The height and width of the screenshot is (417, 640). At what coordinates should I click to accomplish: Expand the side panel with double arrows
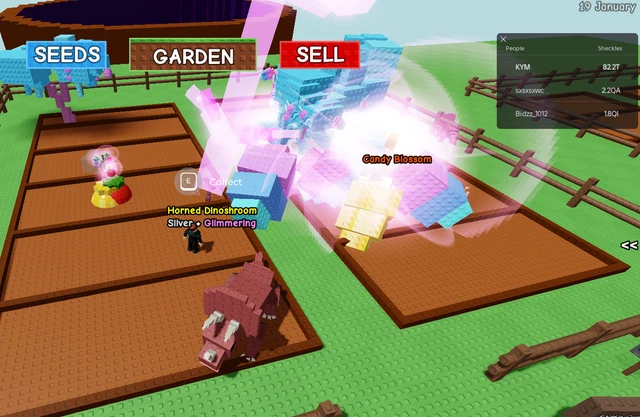(x=629, y=245)
